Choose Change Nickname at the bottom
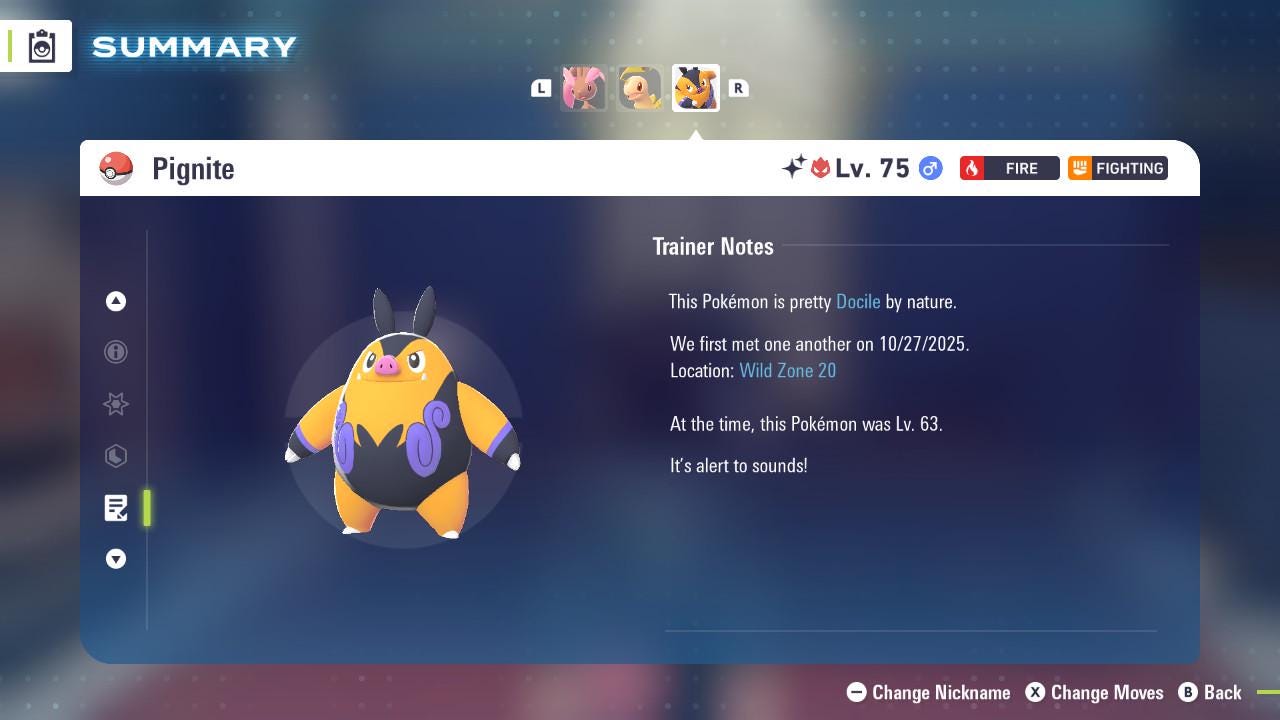Image resolution: width=1280 pixels, height=720 pixels. pos(928,692)
